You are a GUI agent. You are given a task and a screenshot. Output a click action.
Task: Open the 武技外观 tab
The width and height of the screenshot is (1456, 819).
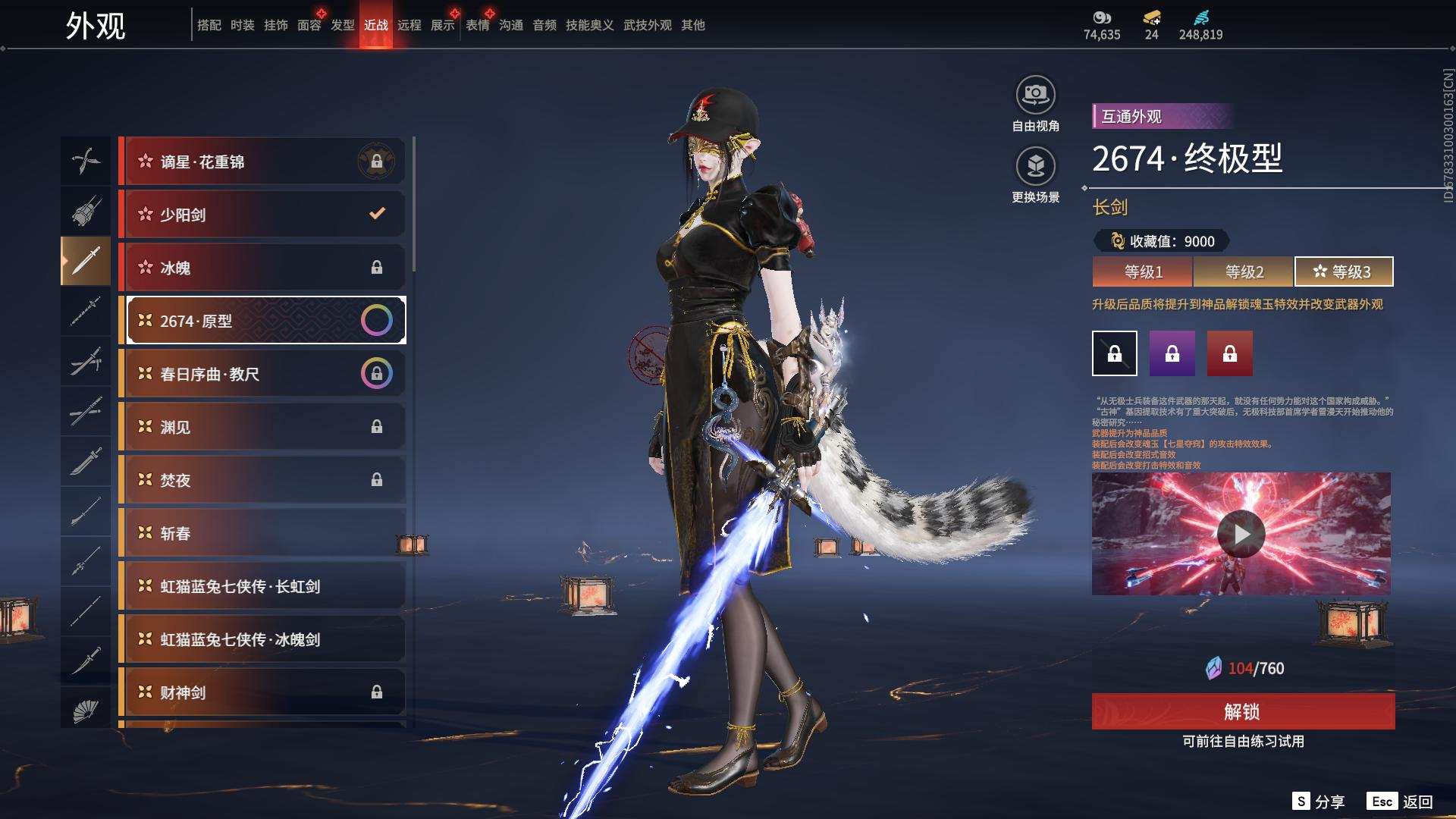(x=647, y=25)
